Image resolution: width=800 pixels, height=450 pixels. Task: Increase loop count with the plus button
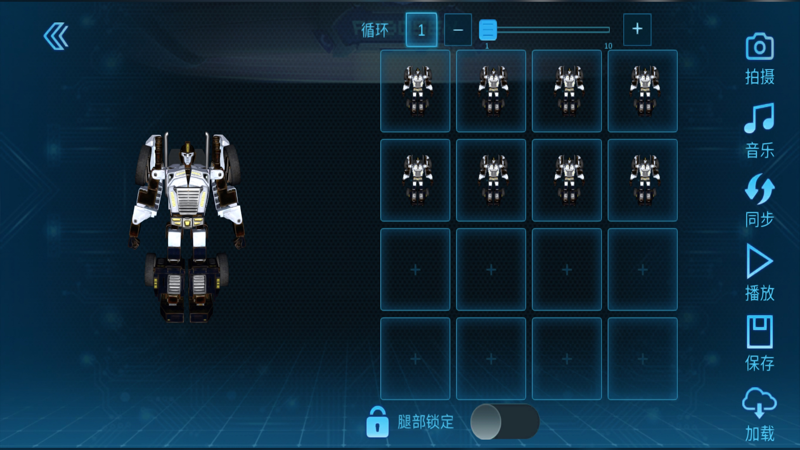[637, 30]
